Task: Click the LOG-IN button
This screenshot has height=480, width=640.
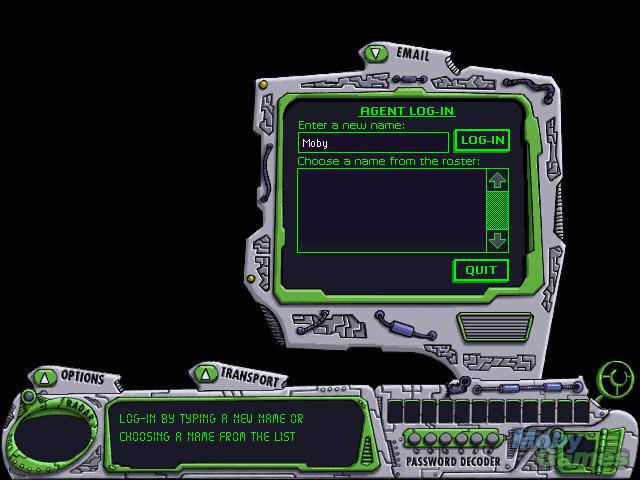Action: pos(482,141)
